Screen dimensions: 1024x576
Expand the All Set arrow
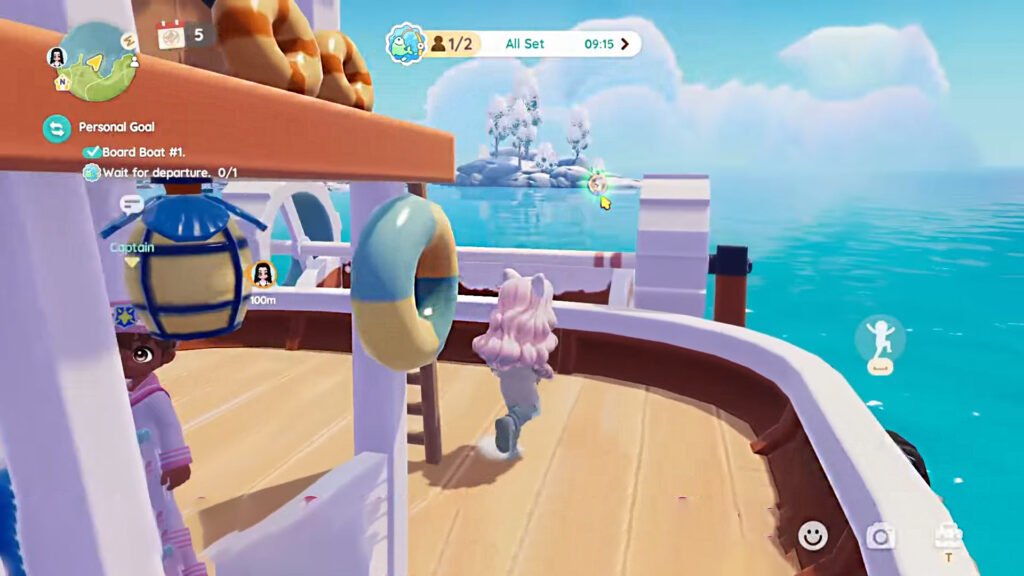point(625,44)
